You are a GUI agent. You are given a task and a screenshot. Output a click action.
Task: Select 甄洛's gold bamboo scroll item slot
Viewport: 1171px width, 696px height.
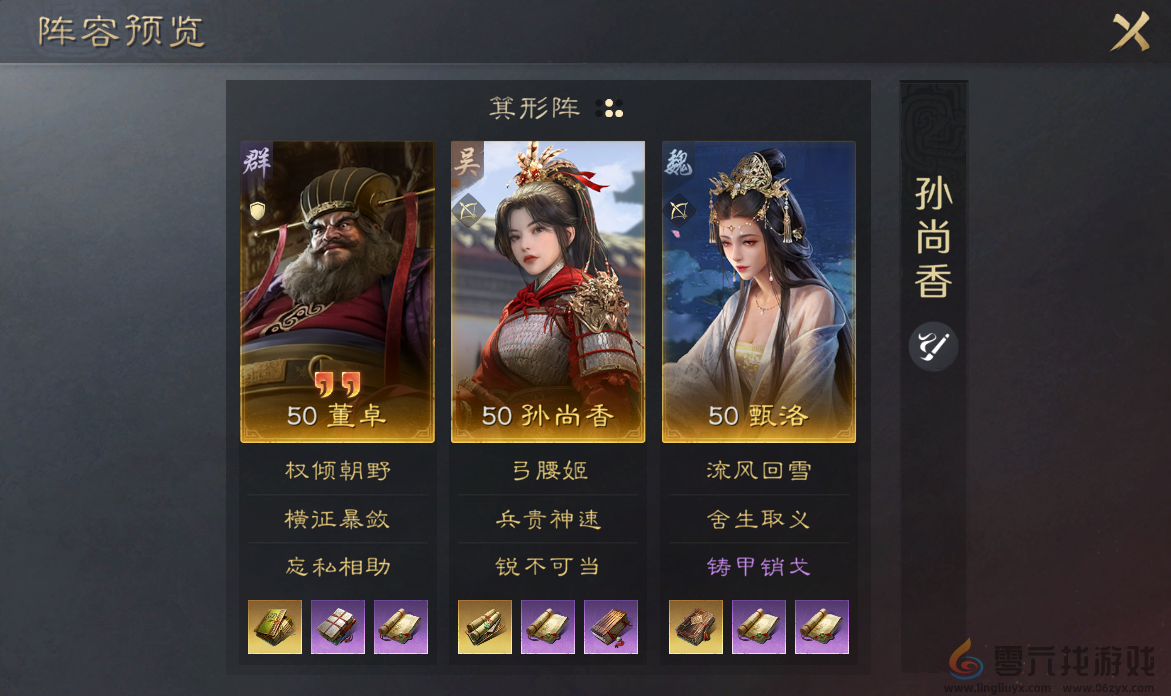click(696, 627)
